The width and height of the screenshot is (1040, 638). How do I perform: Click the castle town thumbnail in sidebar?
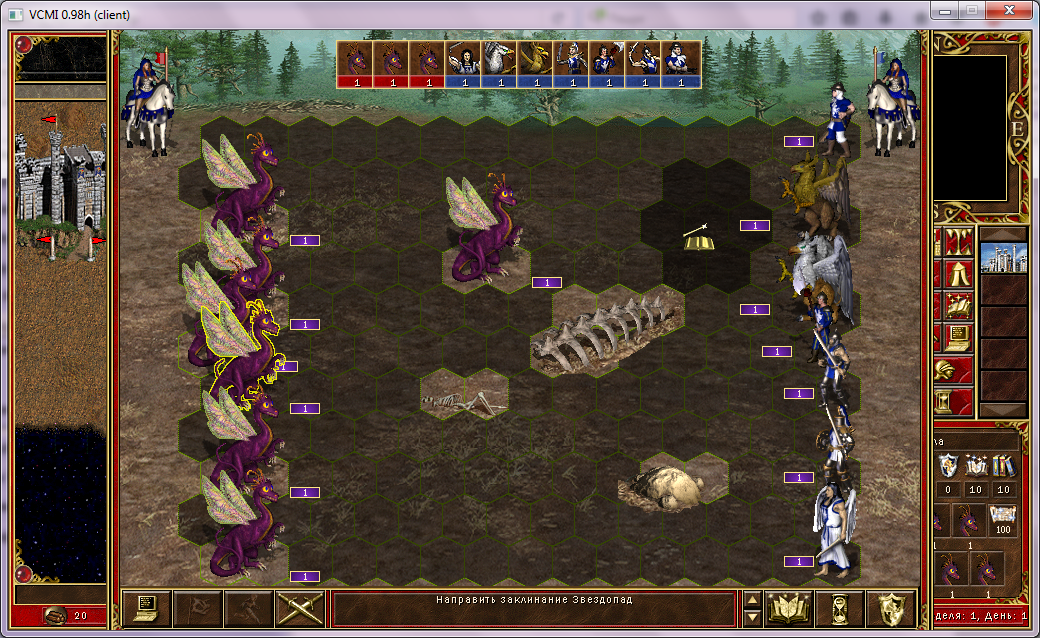(1003, 258)
